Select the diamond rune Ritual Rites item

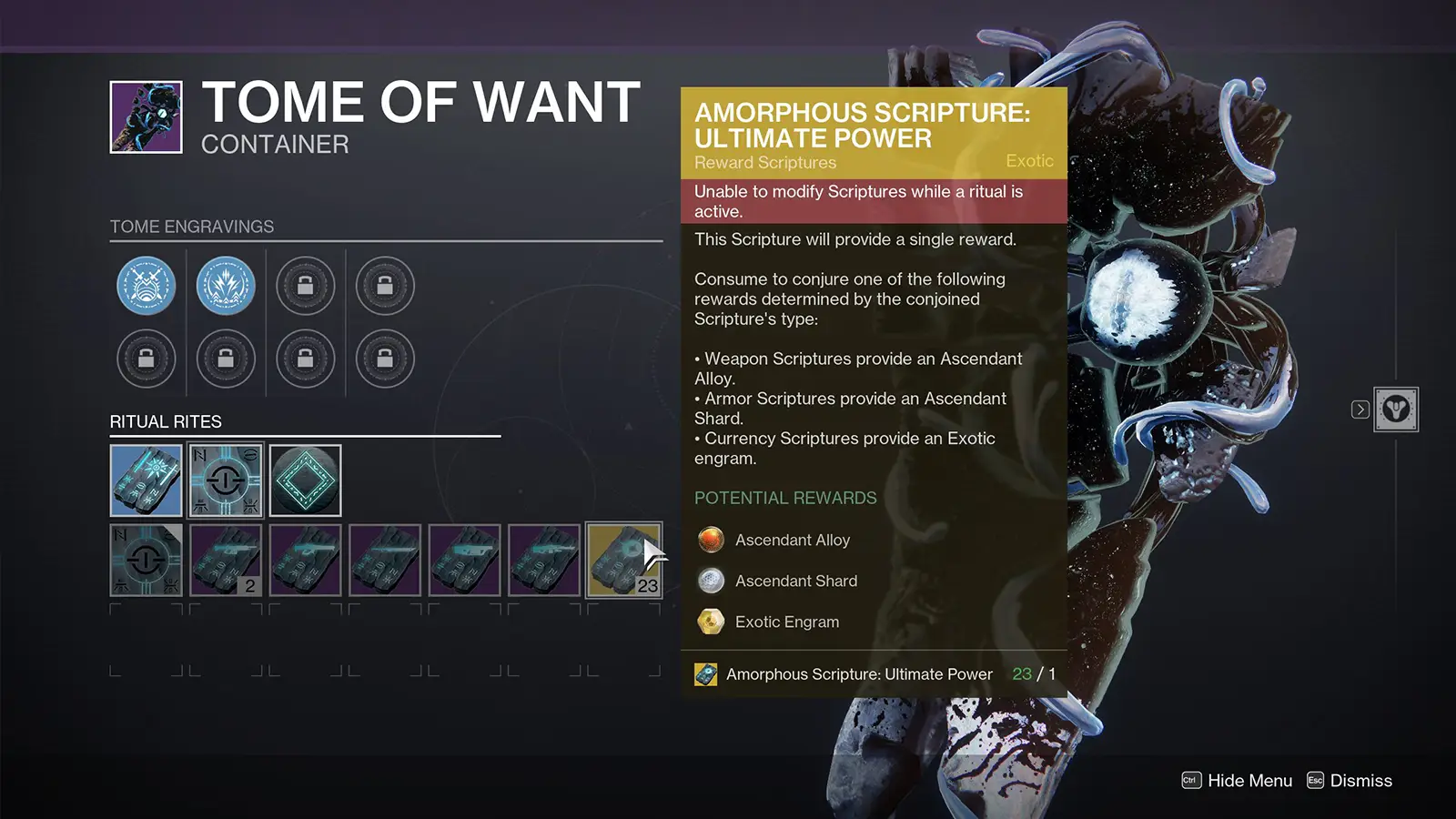pyautogui.click(x=305, y=480)
